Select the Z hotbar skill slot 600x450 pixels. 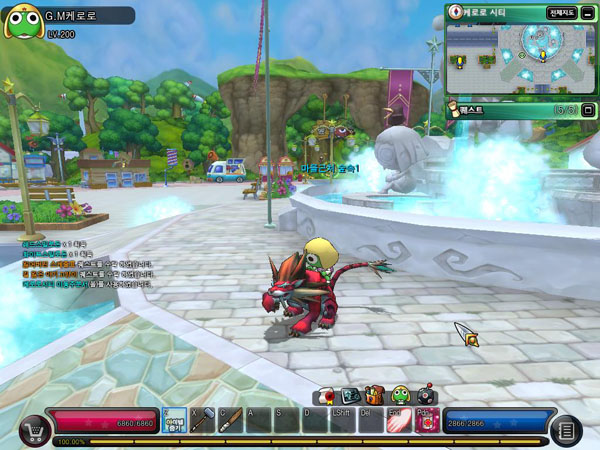pos(174,420)
